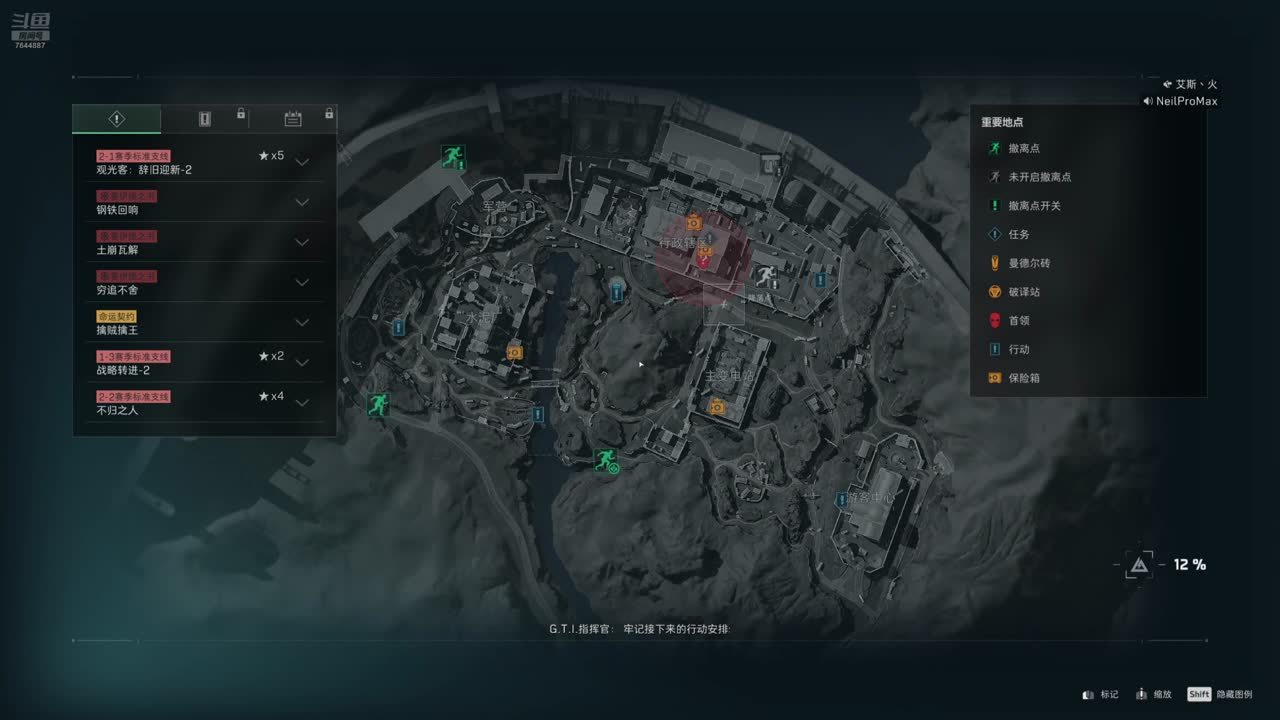Viewport: 1280px width, 720px height.
Task: Expand the 不归之人 mission row
Action: coord(302,402)
